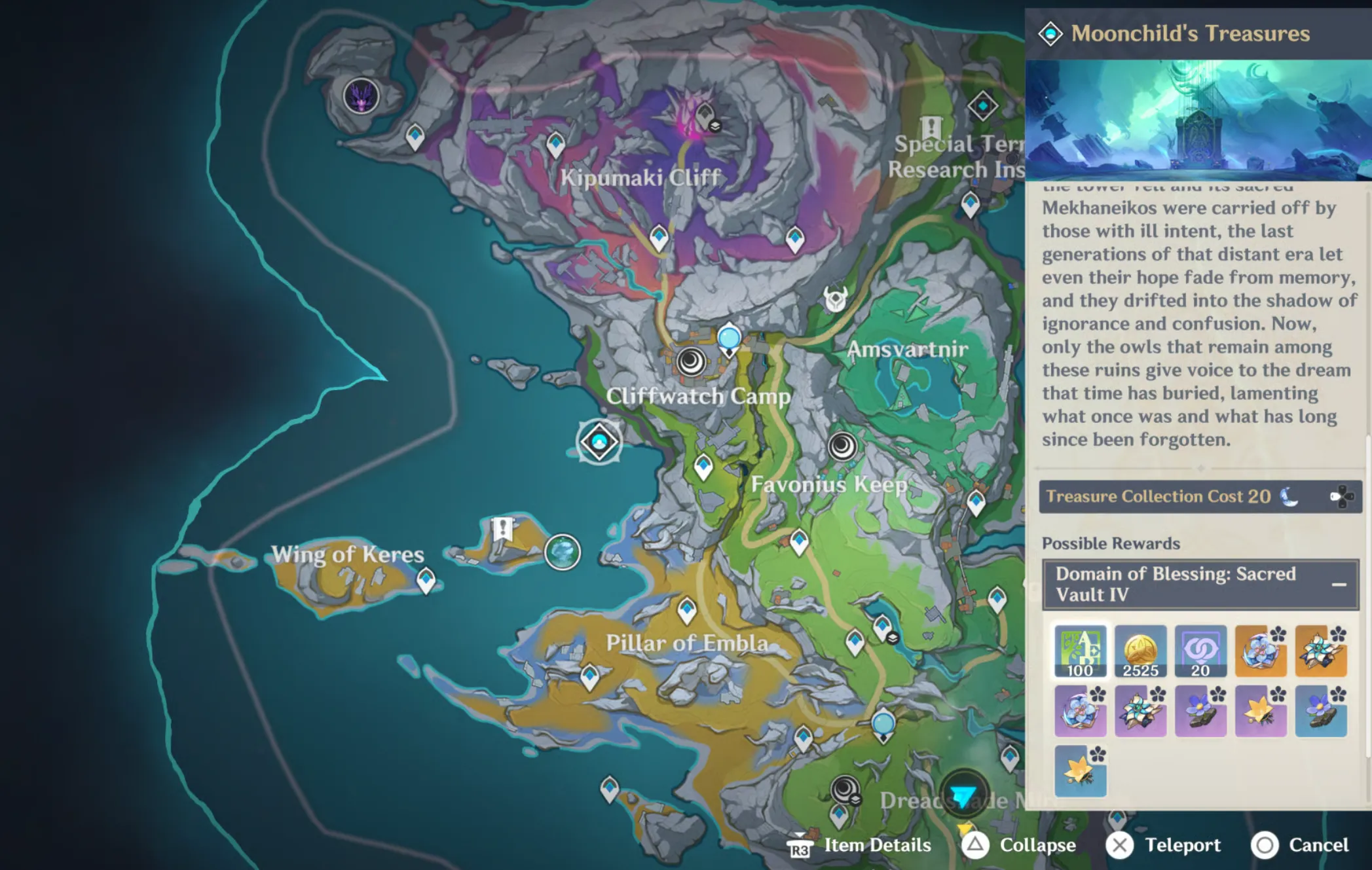Choose the teleport waypoint above Pillar of Embla label
The height and width of the screenshot is (870, 1372).
click(x=686, y=610)
